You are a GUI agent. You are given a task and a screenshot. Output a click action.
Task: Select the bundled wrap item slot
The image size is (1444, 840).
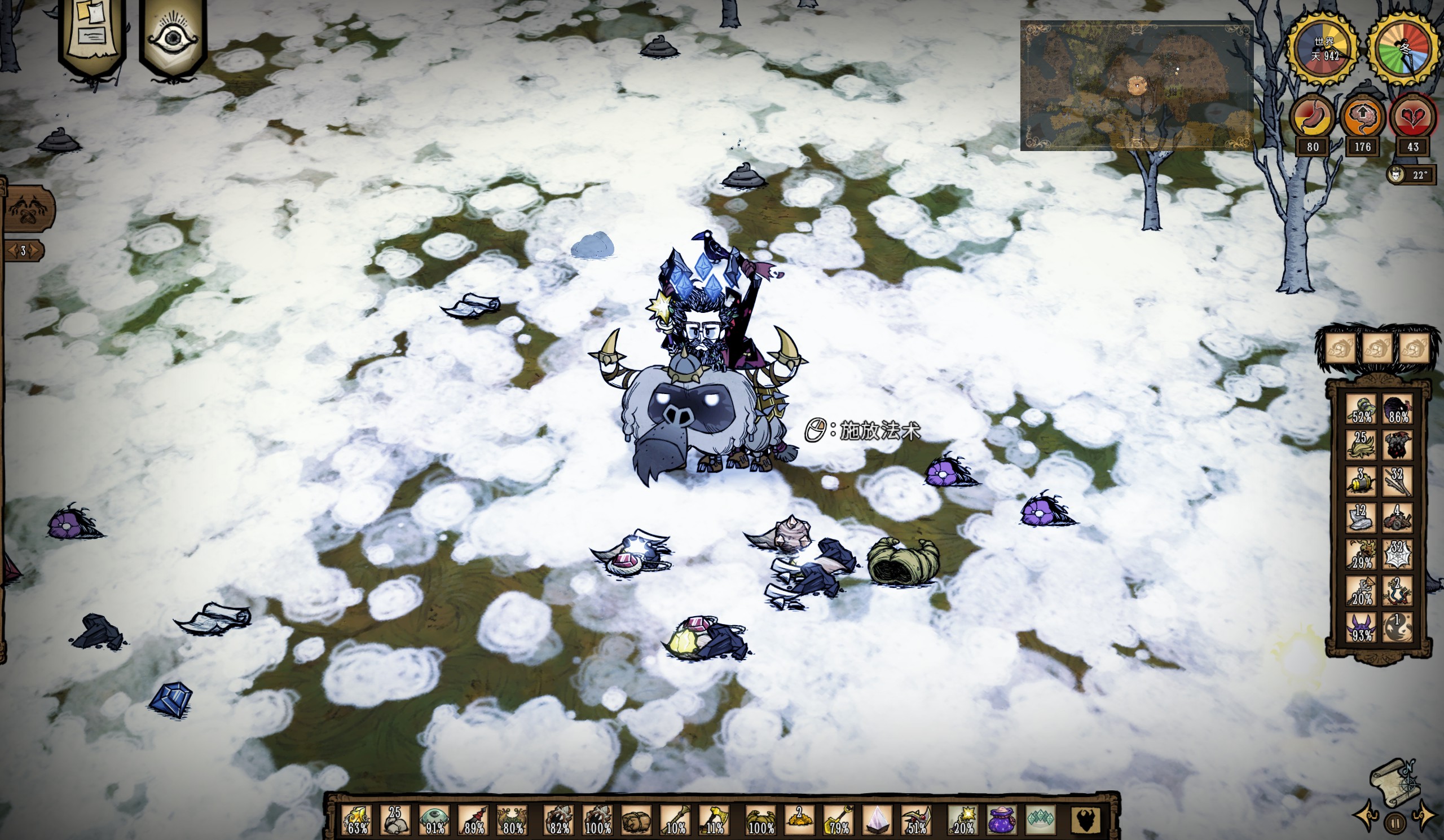(x=636, y=820)
